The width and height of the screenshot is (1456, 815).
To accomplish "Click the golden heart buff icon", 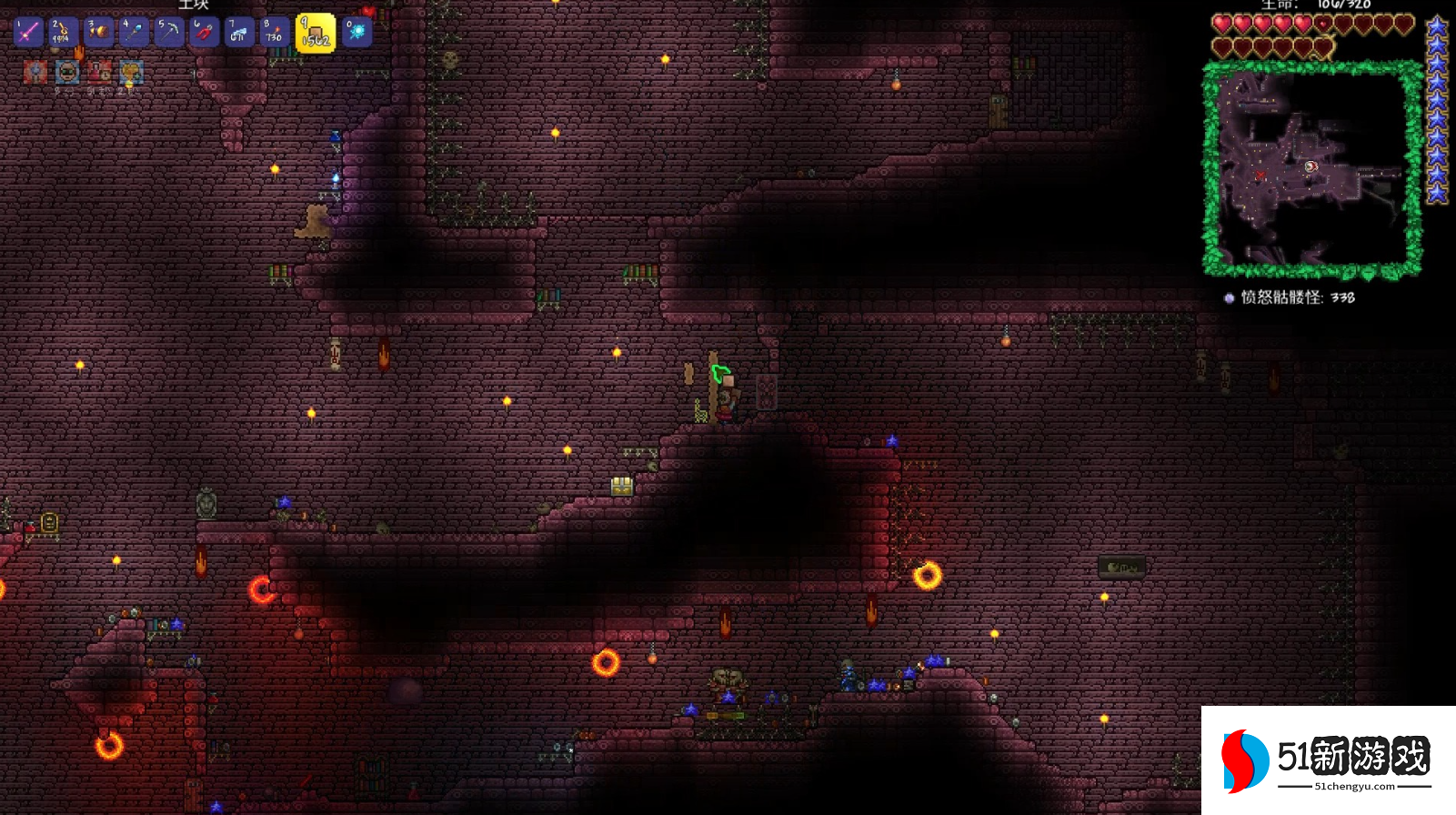I will (131, 72).
